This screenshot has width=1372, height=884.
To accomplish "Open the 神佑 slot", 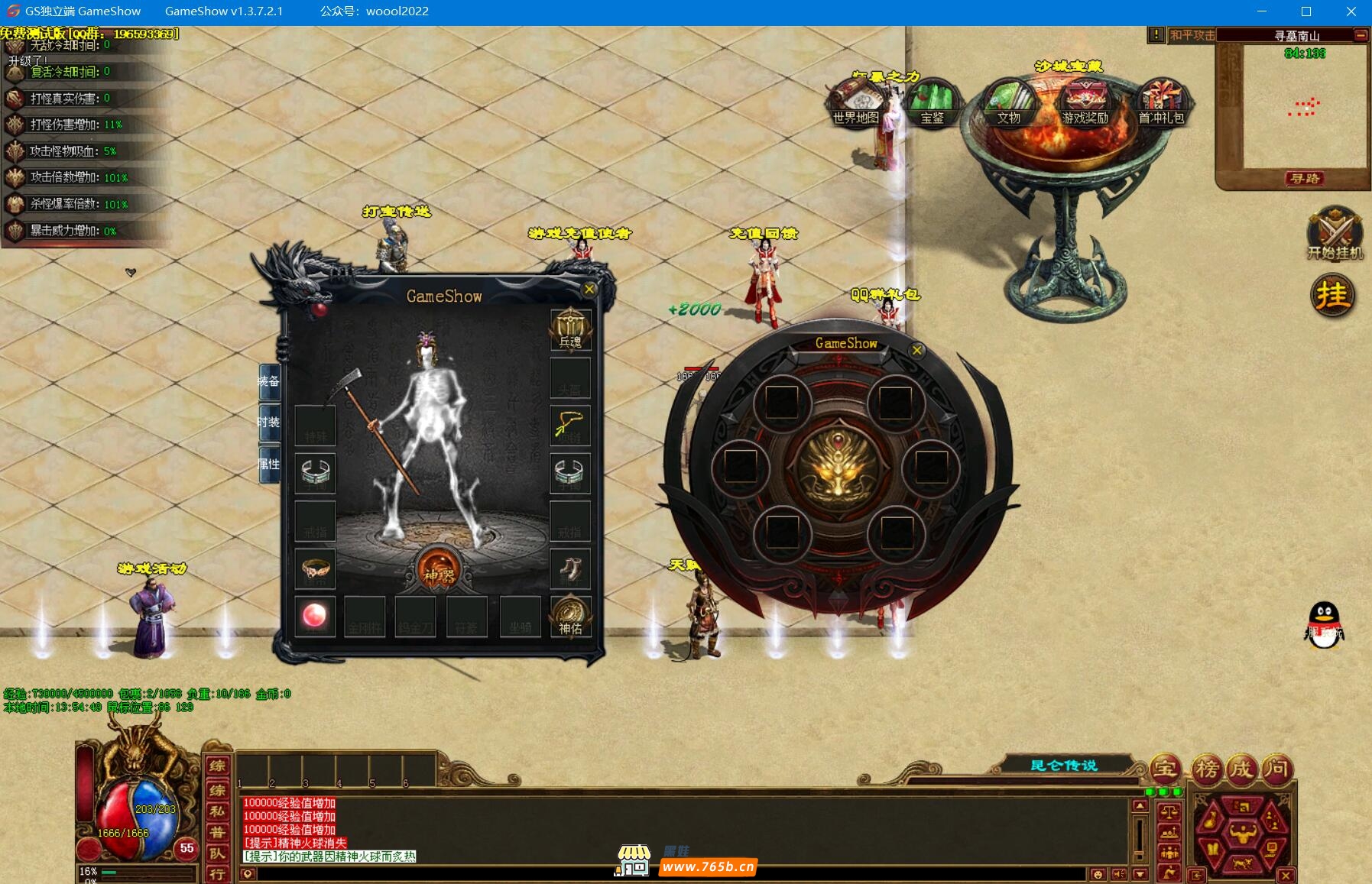I will [570, 616].
